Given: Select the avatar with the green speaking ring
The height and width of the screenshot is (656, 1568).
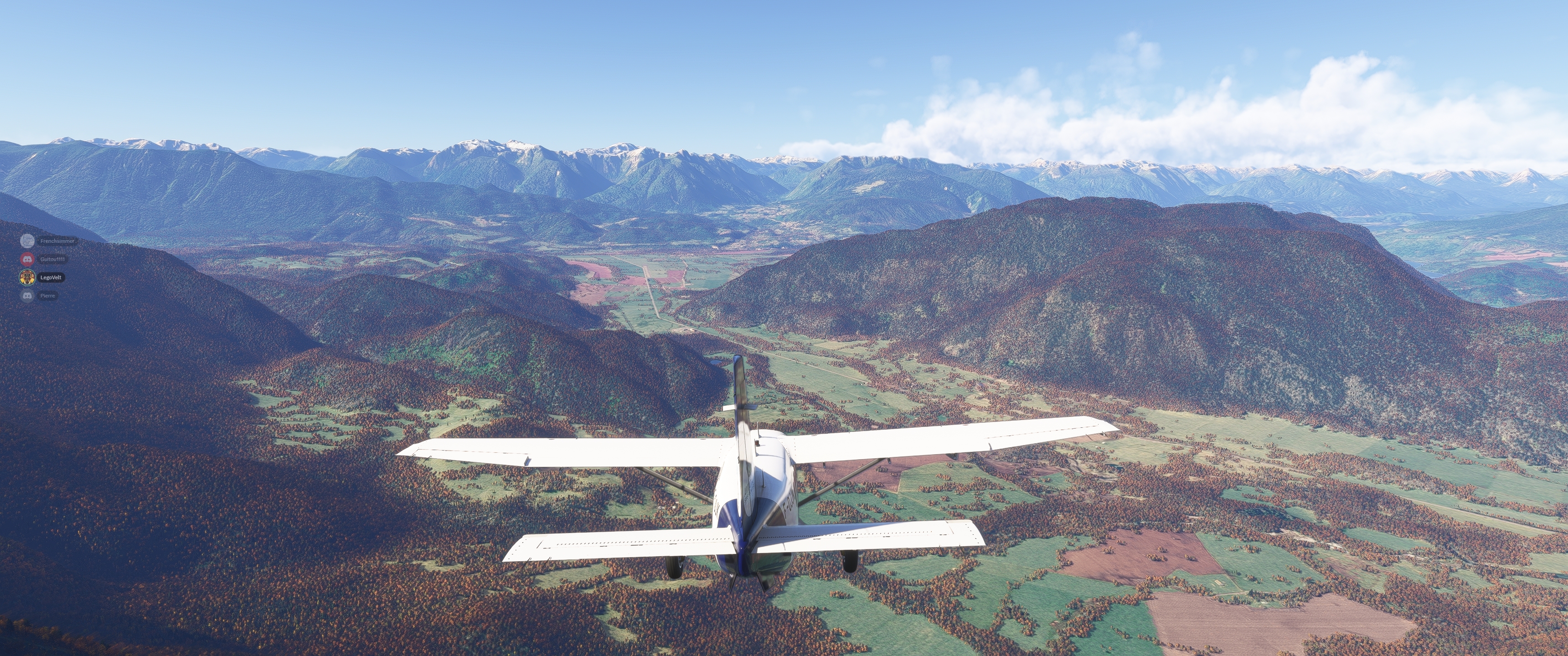Looking at the screenshot, I should click(27, 277).
